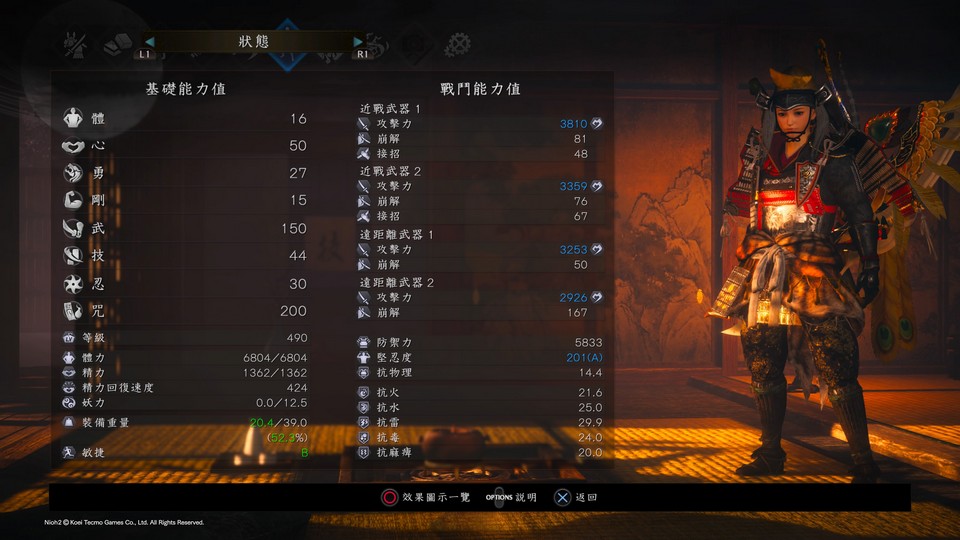Pick the 技 stat row
960x540 pixels.
pyautogui.click(x=186, y=257)
